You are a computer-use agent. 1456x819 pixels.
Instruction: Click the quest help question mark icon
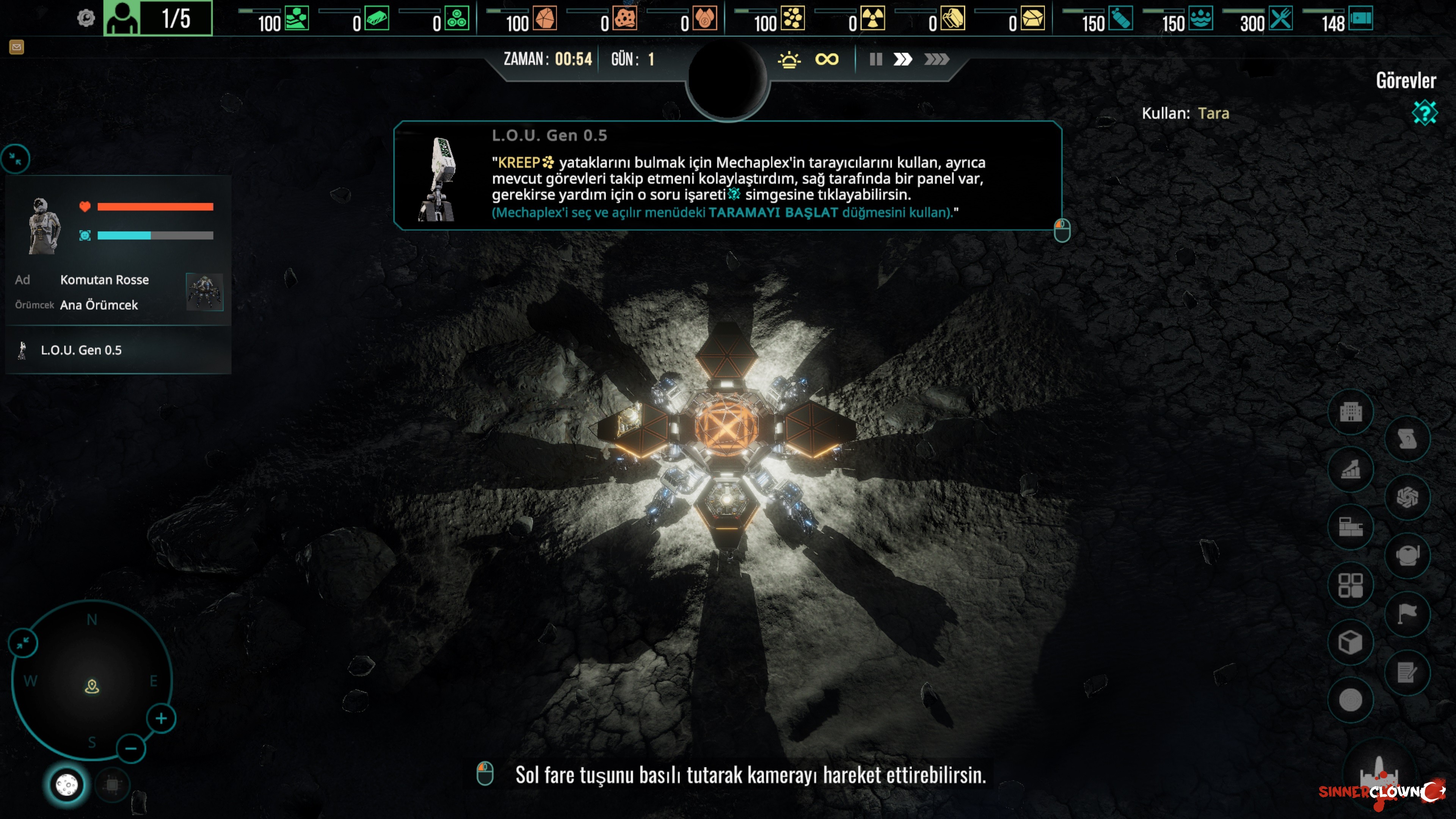click(1424, 113)
